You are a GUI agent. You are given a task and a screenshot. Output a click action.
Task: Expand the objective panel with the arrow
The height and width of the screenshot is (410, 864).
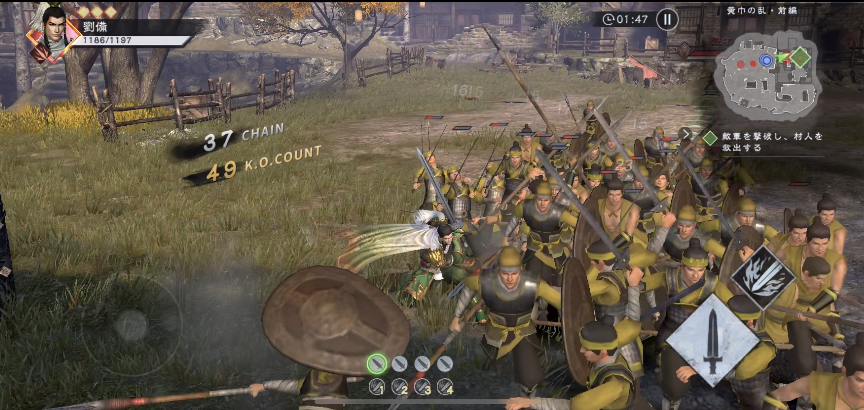pos(686,133)
